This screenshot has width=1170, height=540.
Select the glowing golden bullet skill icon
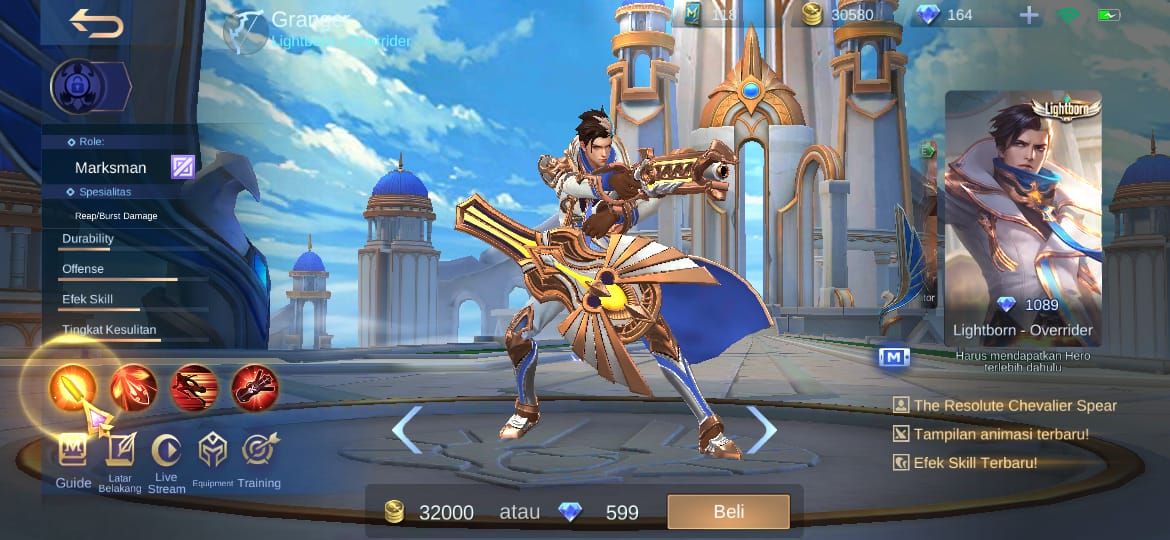73,388
